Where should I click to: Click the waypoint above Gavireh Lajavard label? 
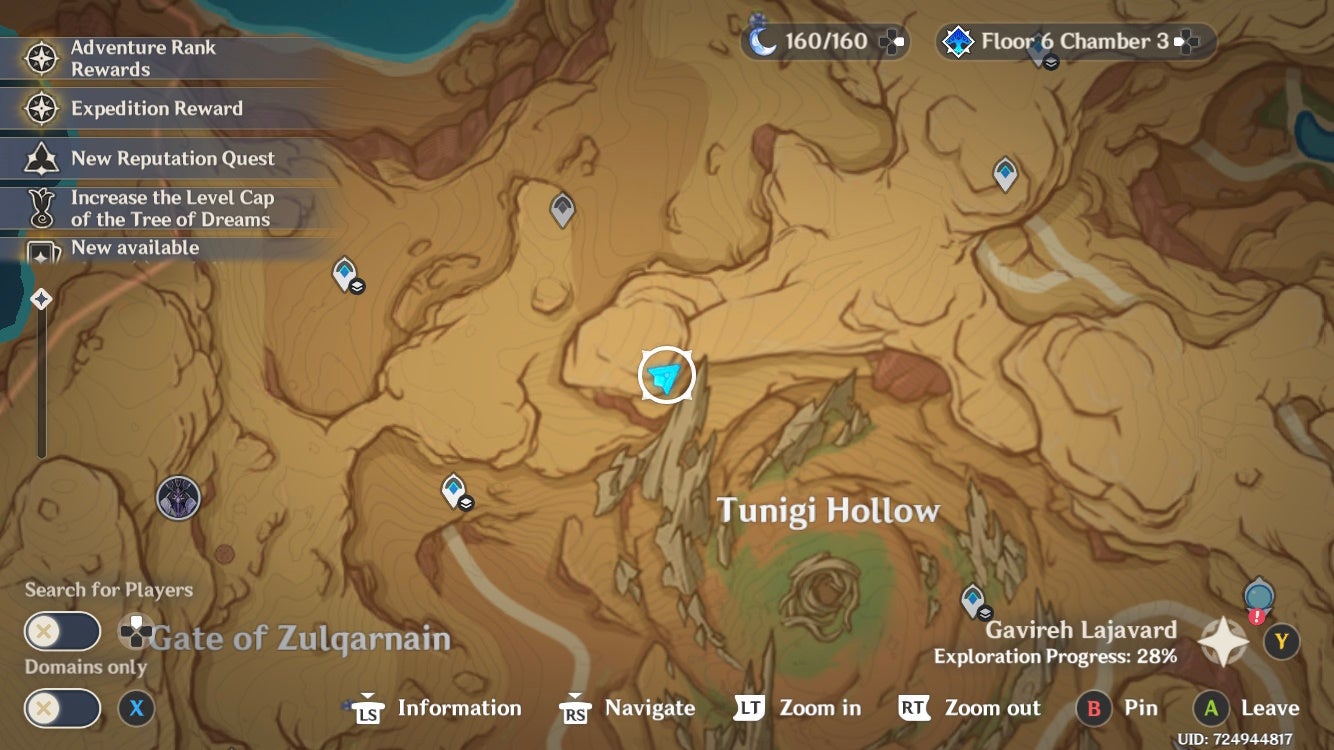(973, 597)
